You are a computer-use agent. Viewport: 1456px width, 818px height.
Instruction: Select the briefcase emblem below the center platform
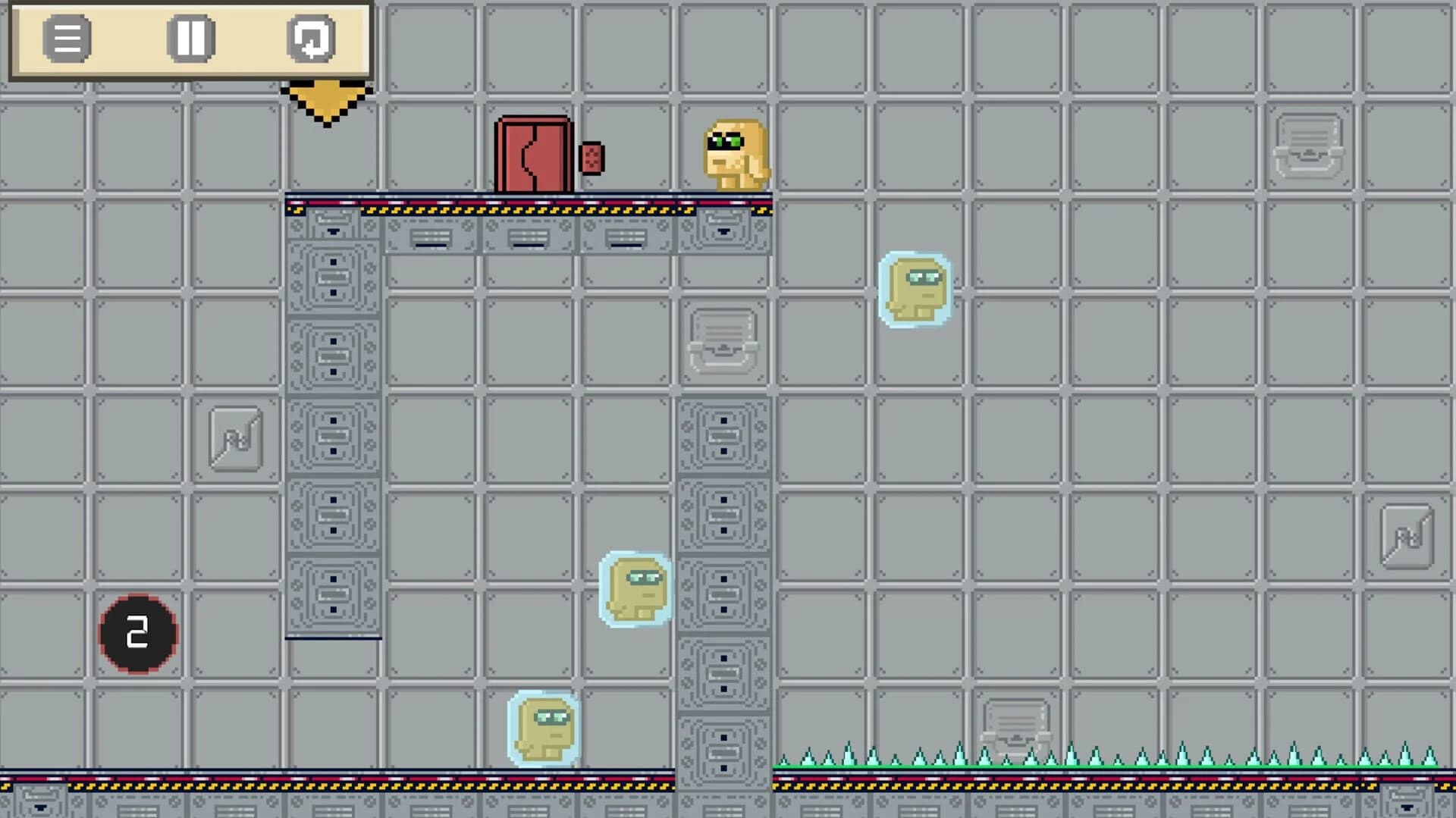click(723, 341)
